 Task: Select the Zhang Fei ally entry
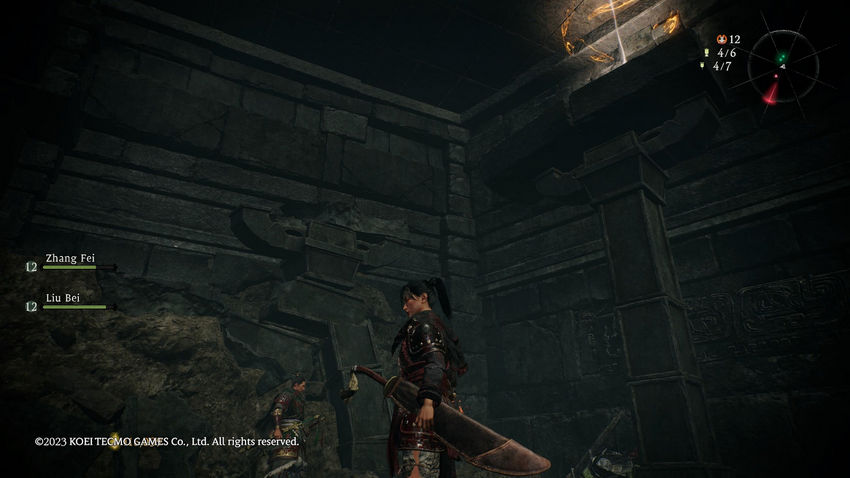point(69,259)
